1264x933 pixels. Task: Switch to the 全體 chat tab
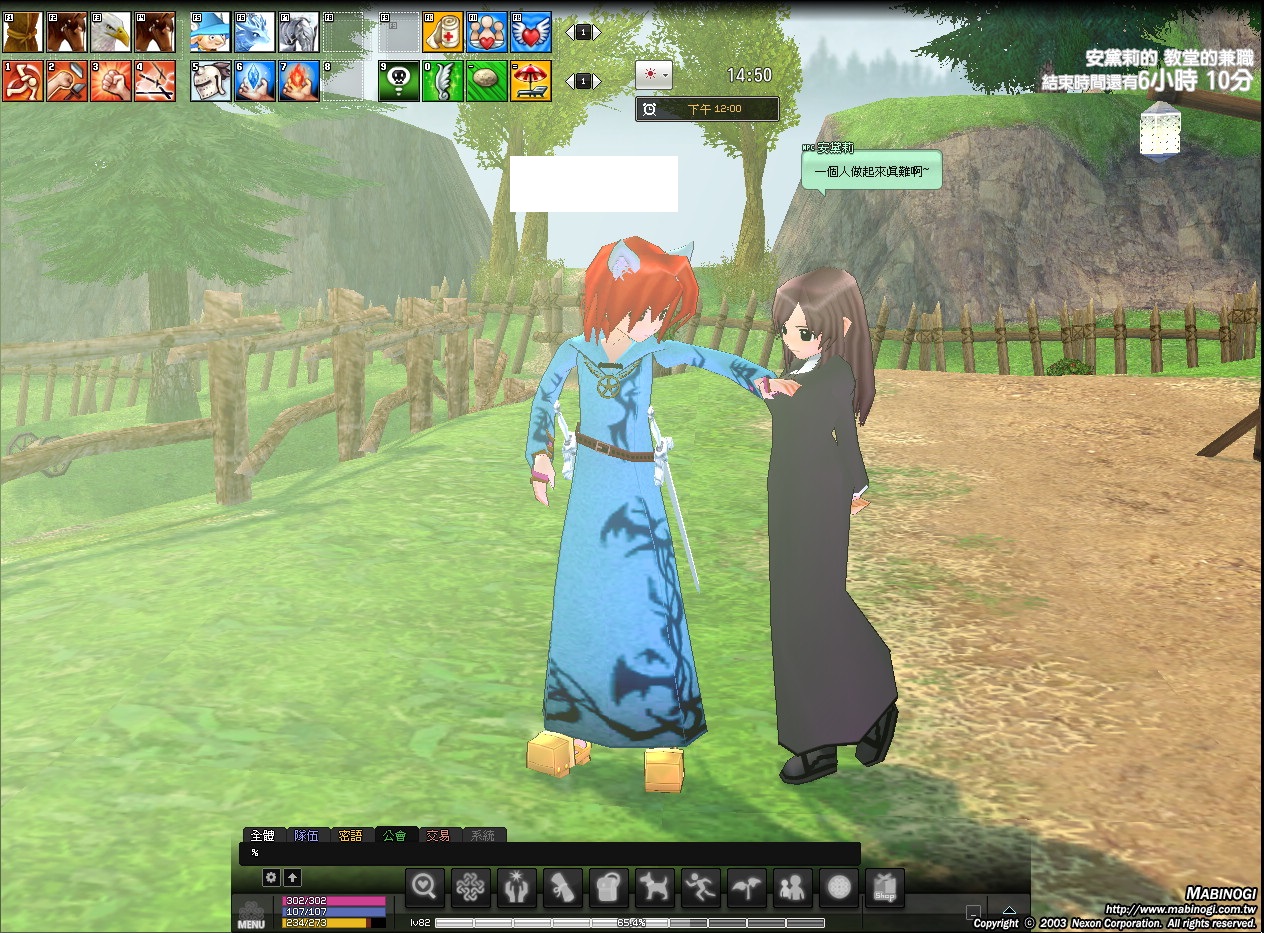(263, 835)
